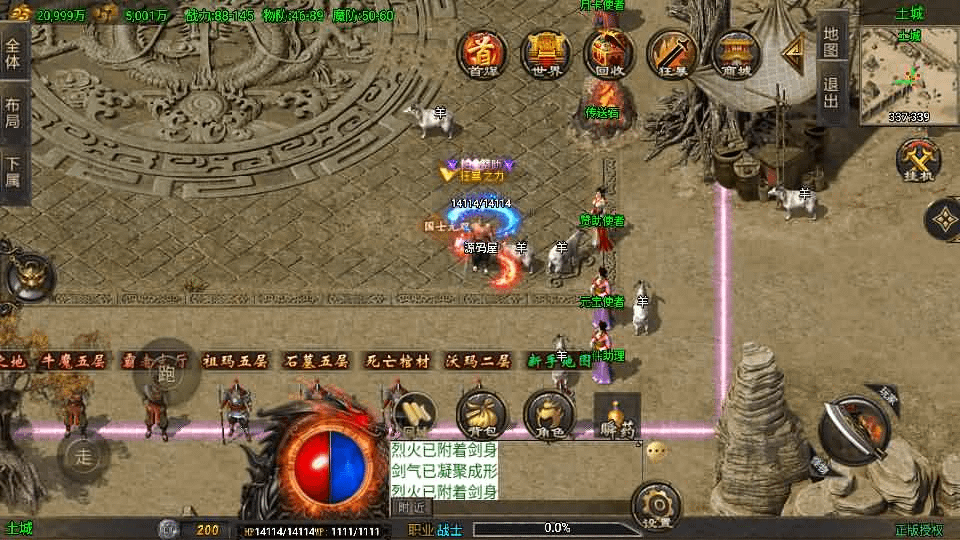Open the 角色 character sheet
This screenshot has width=960, height=540.
click(x=548, y=414)
